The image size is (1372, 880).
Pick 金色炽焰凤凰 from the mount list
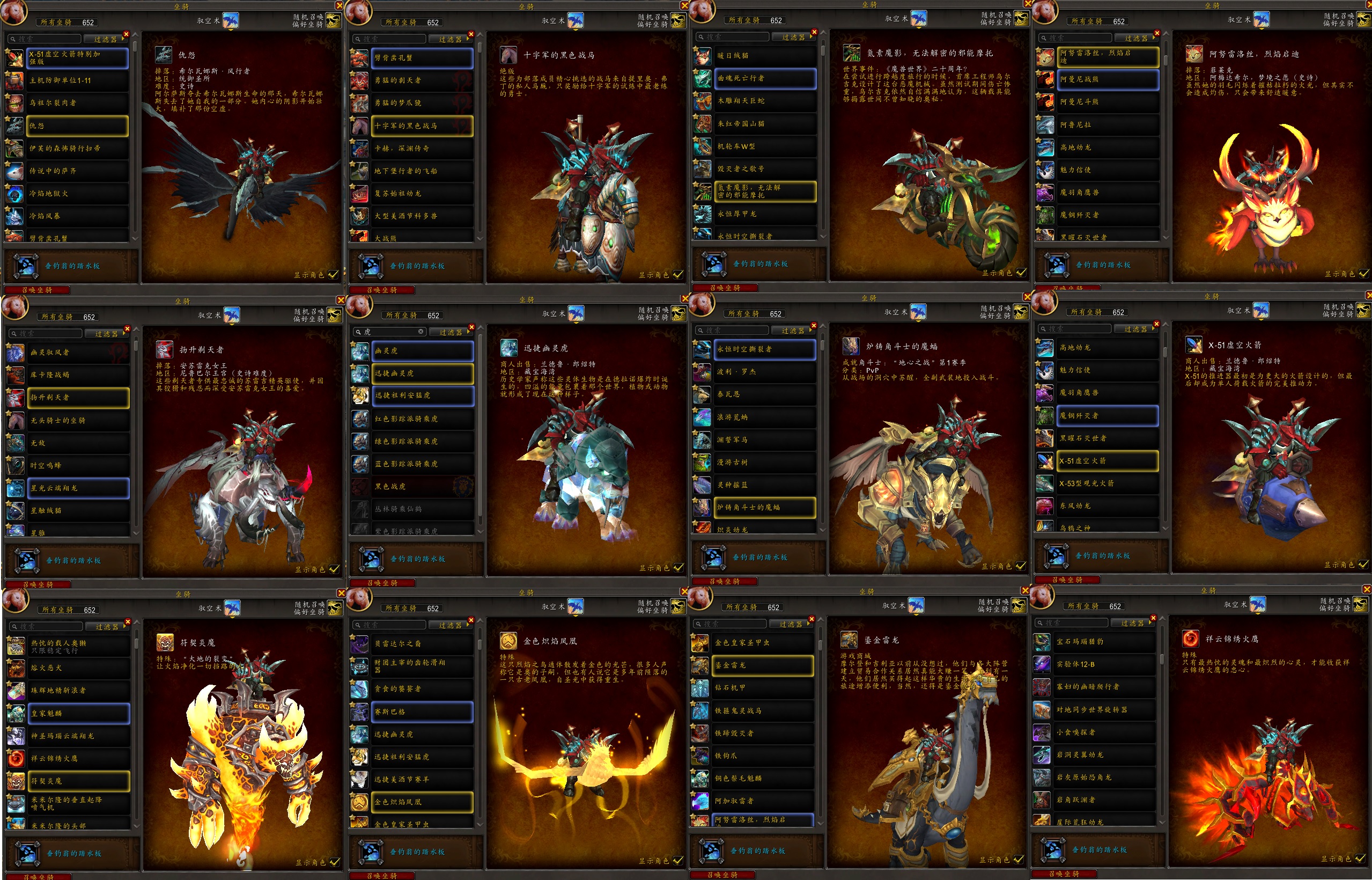pyautogui.click(x=422, y=802)
